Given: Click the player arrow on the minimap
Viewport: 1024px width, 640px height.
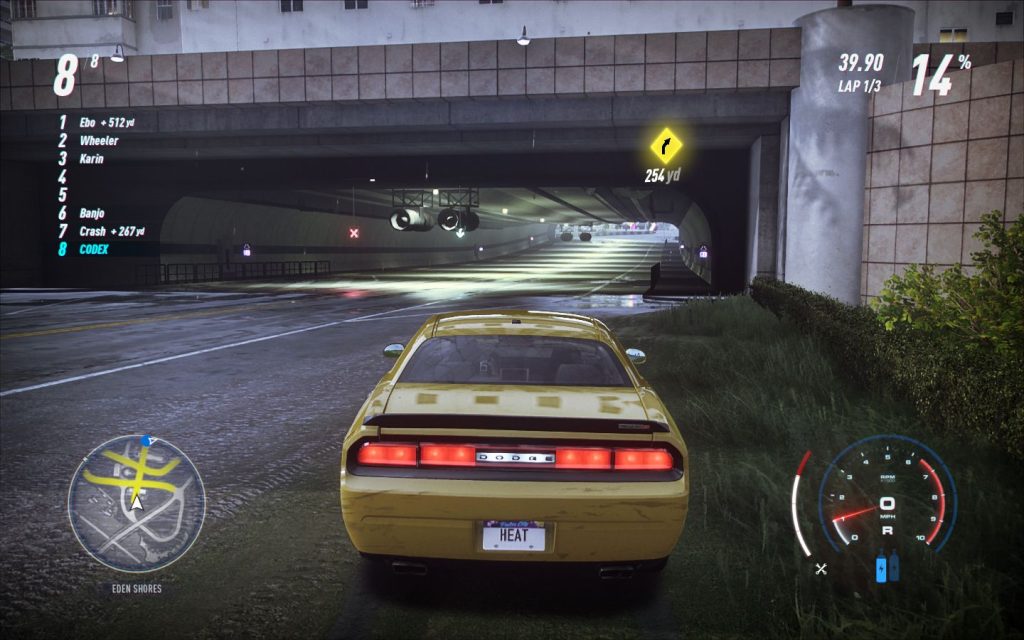Looking at the screenshot, I should tap(137, 501).
